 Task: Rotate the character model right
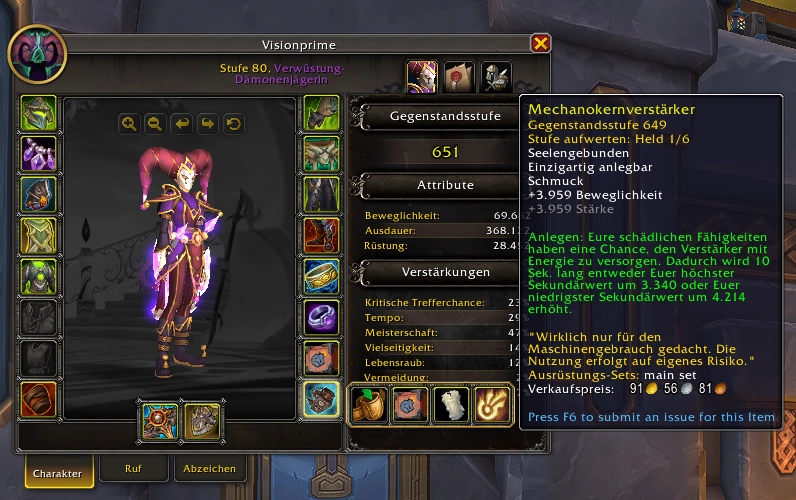pyautogui.click(x=207, y=123)
